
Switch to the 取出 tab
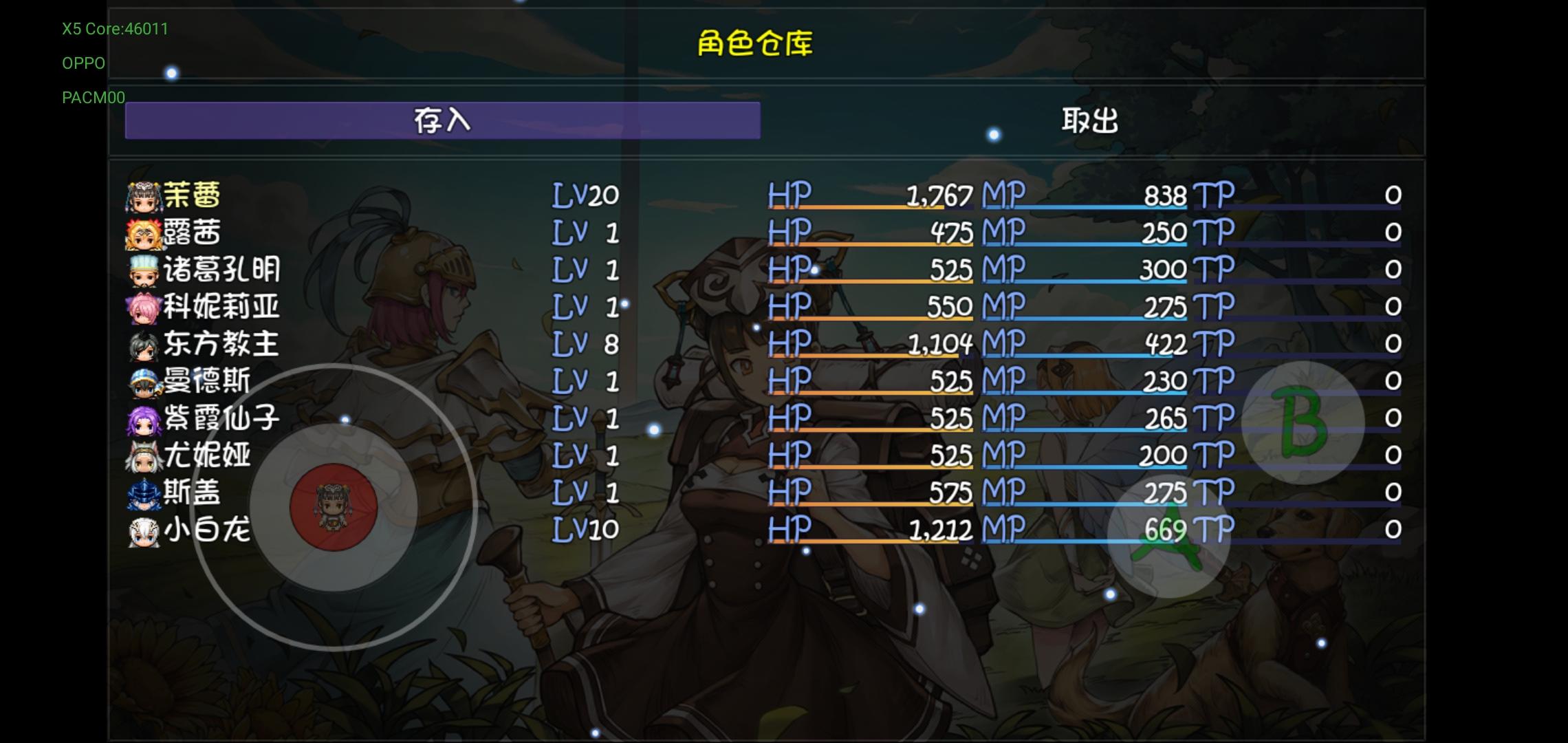tap(1089, 120)
